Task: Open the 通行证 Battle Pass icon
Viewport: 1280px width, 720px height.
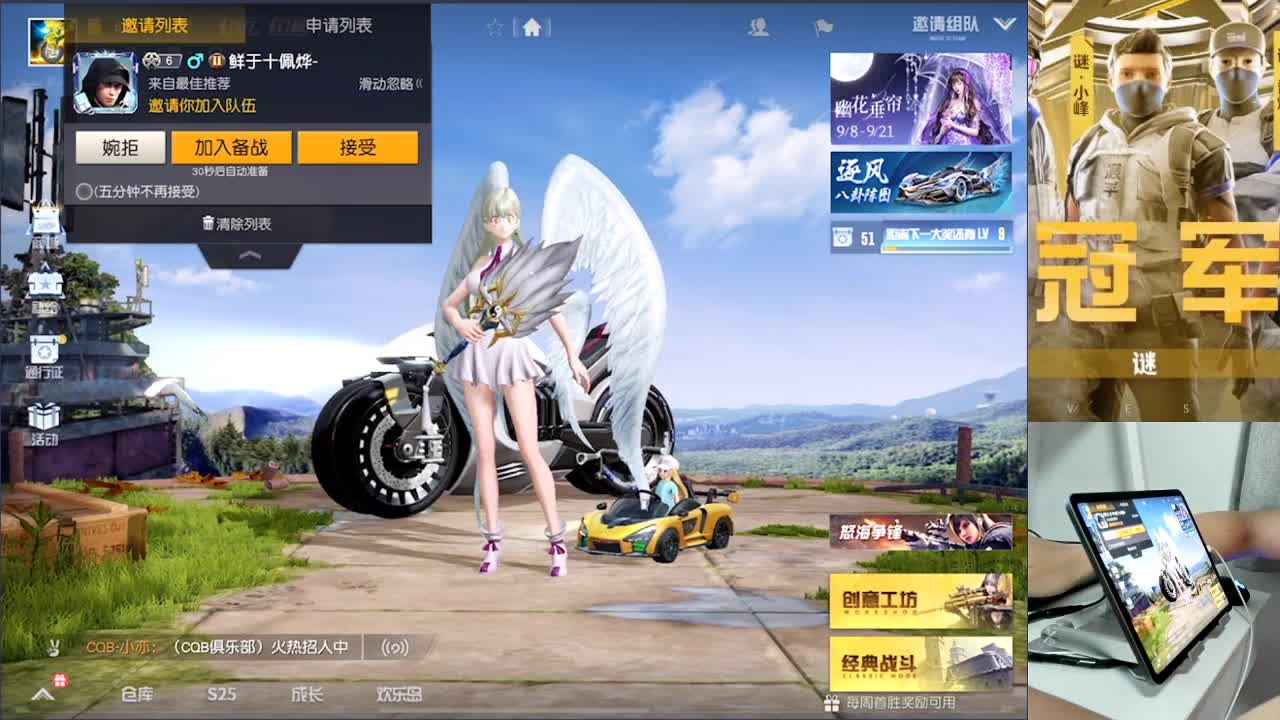Action: tap(43, 348)
